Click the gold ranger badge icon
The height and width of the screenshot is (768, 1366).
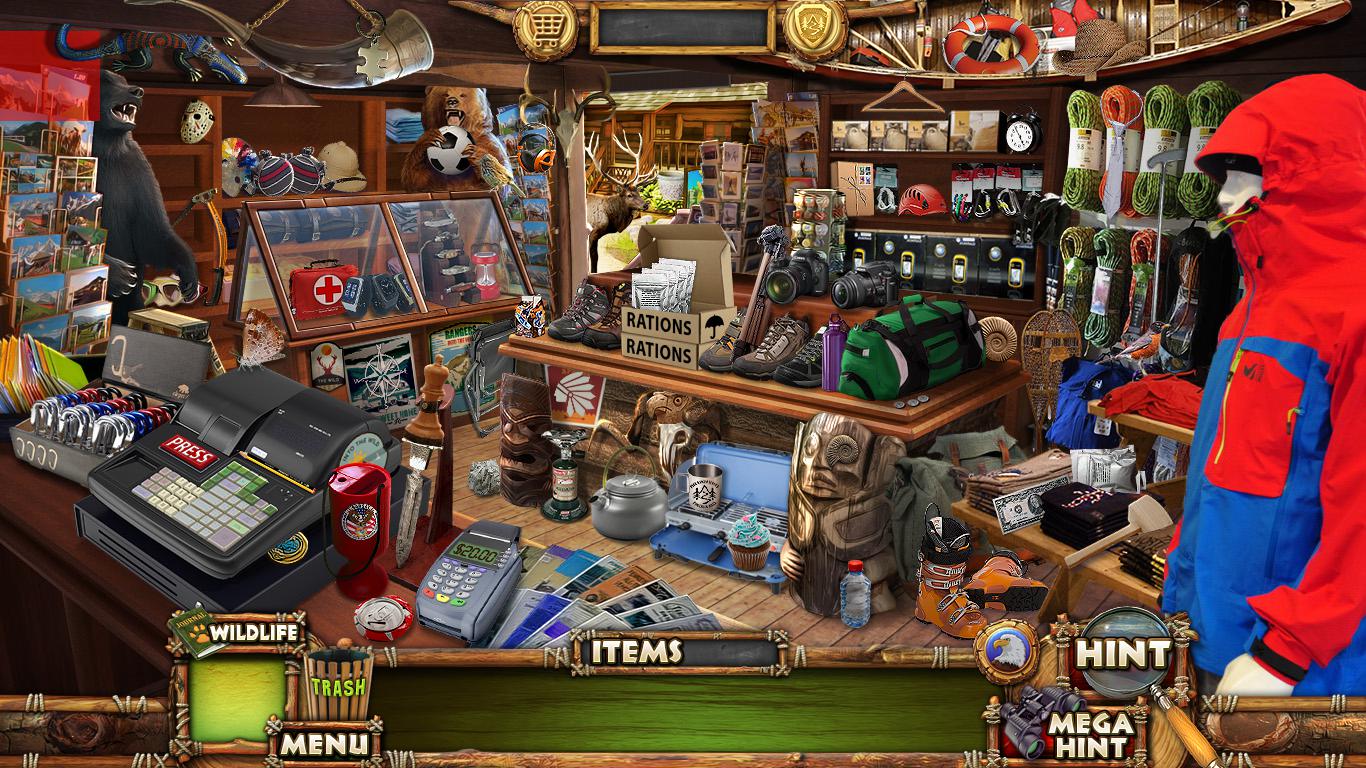pos(814,27)
